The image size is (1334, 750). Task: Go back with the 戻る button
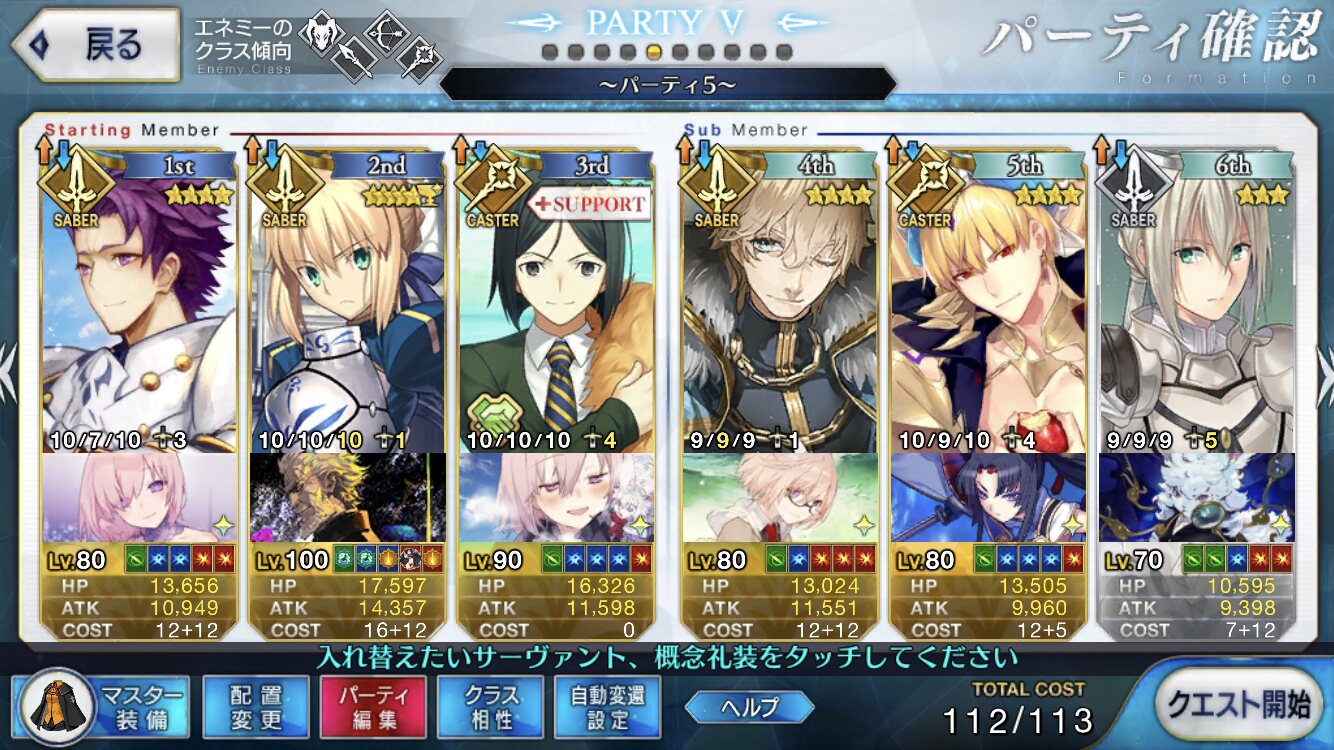tap(93, 46)
